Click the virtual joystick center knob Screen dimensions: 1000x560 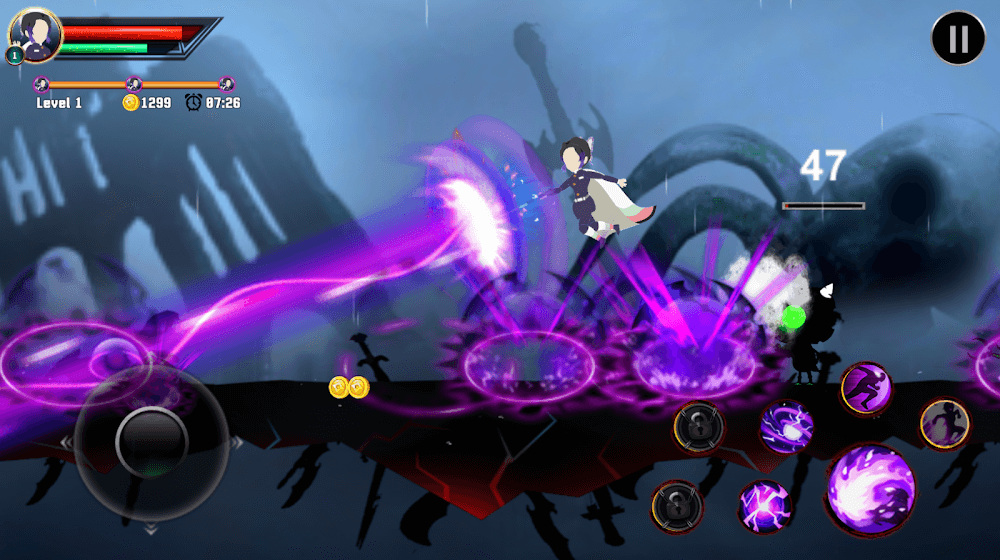click(x=152, y=440)
